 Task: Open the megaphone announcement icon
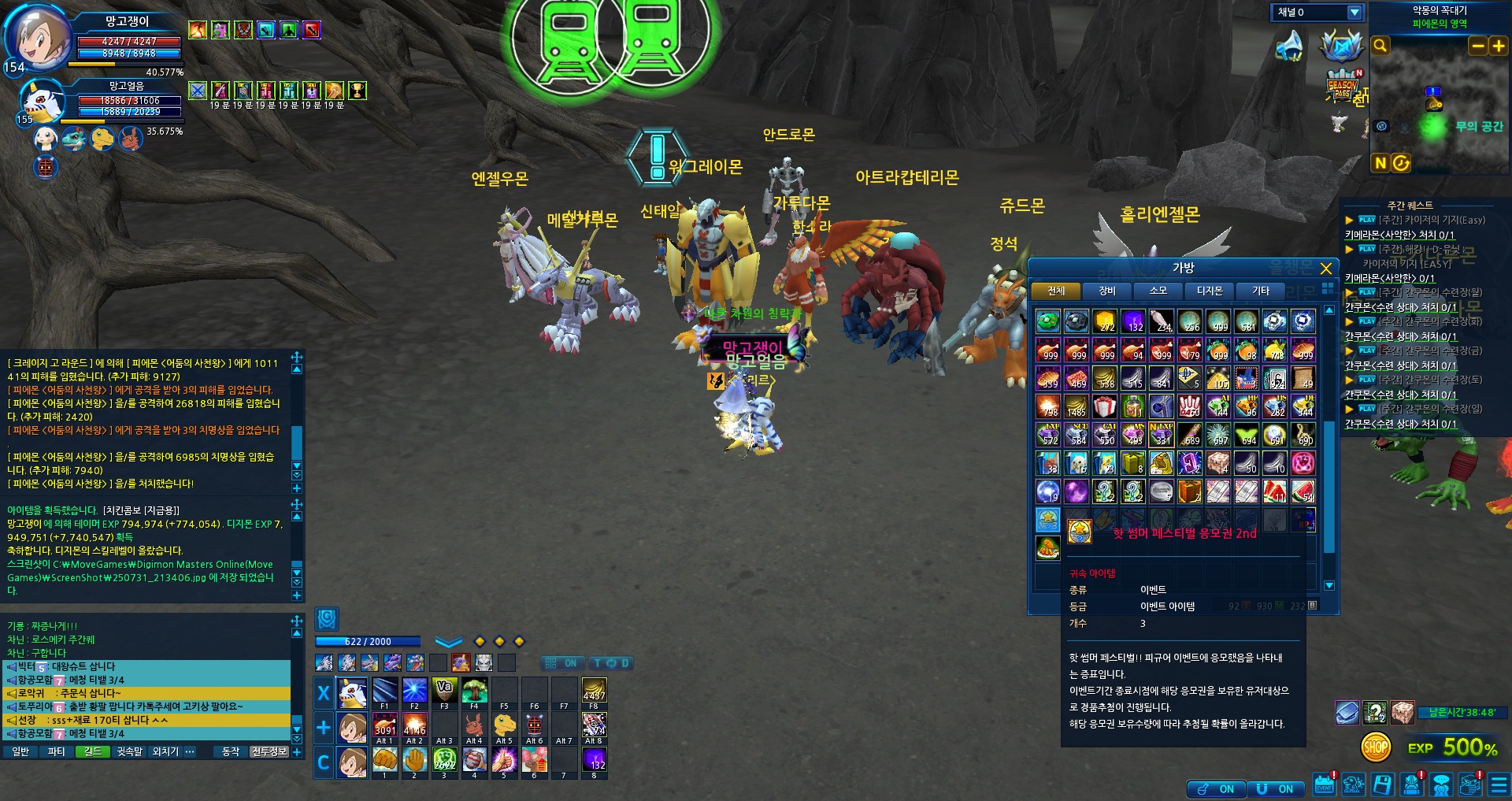click(1289, 46)
